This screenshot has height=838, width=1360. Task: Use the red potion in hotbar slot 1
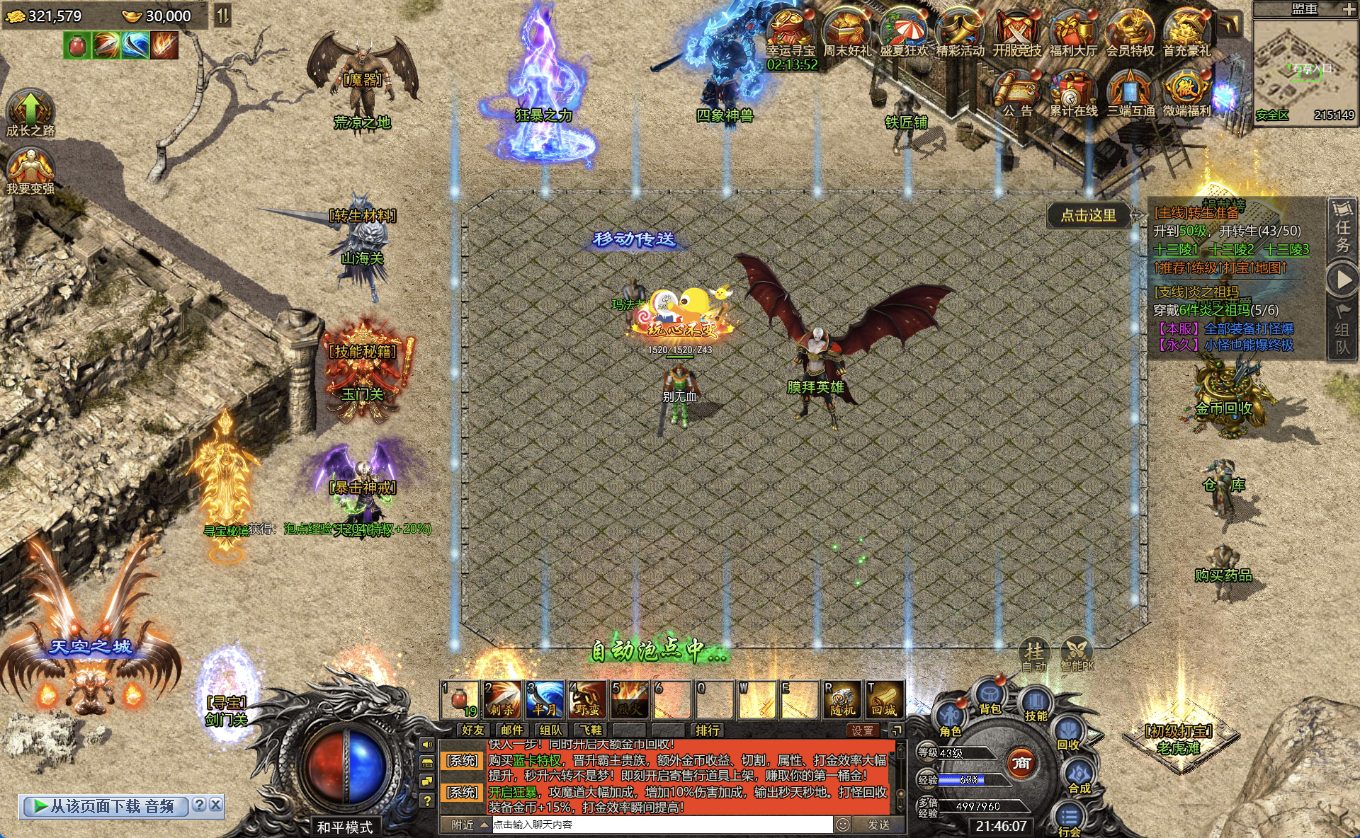(460, 699)
